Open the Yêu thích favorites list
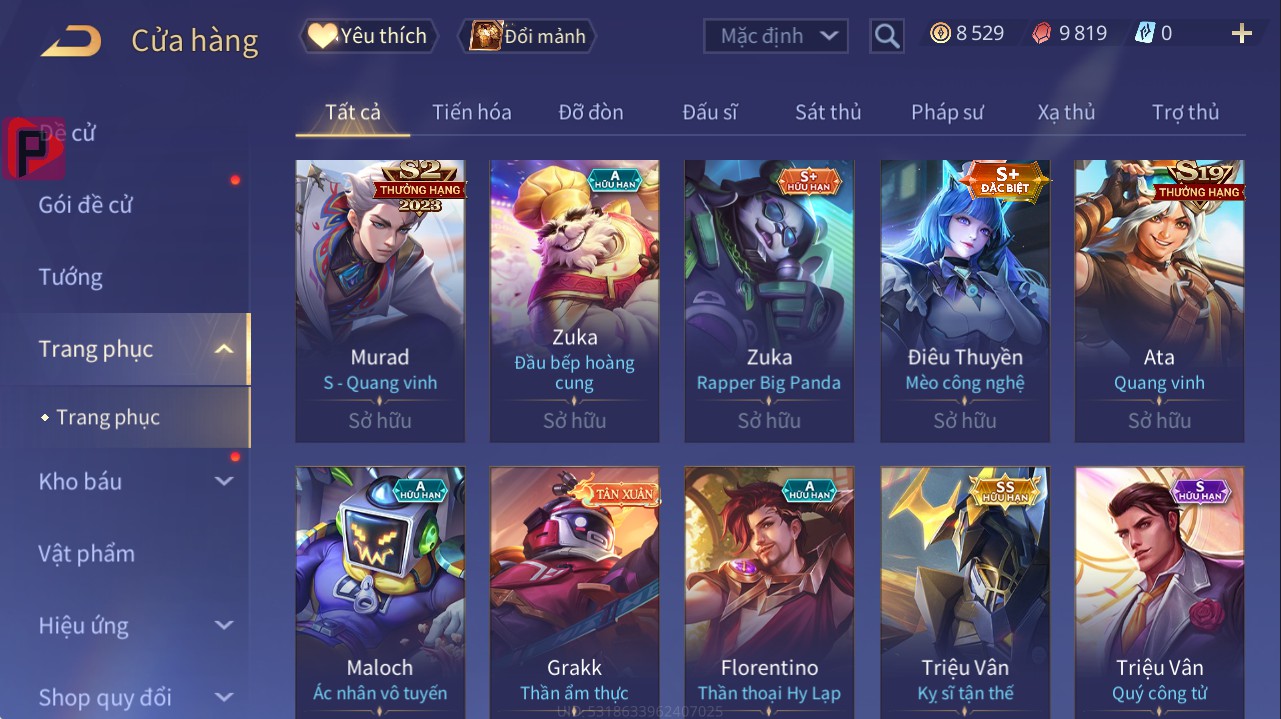 (368, 36)
